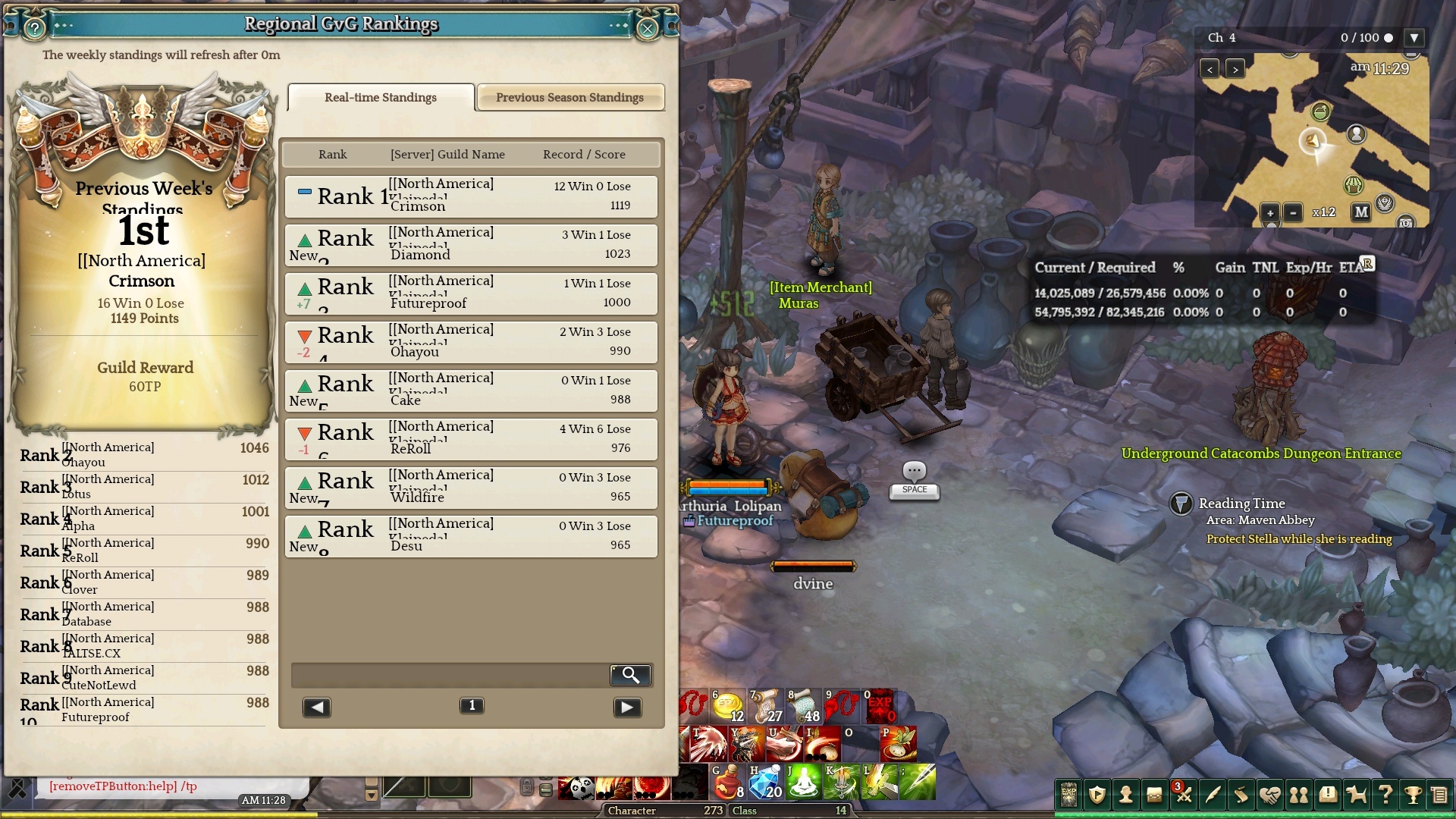This screenshot has width=1456, height=819.
Task: Activate the meditation rest skill icon
Action: tap(804, 781)
